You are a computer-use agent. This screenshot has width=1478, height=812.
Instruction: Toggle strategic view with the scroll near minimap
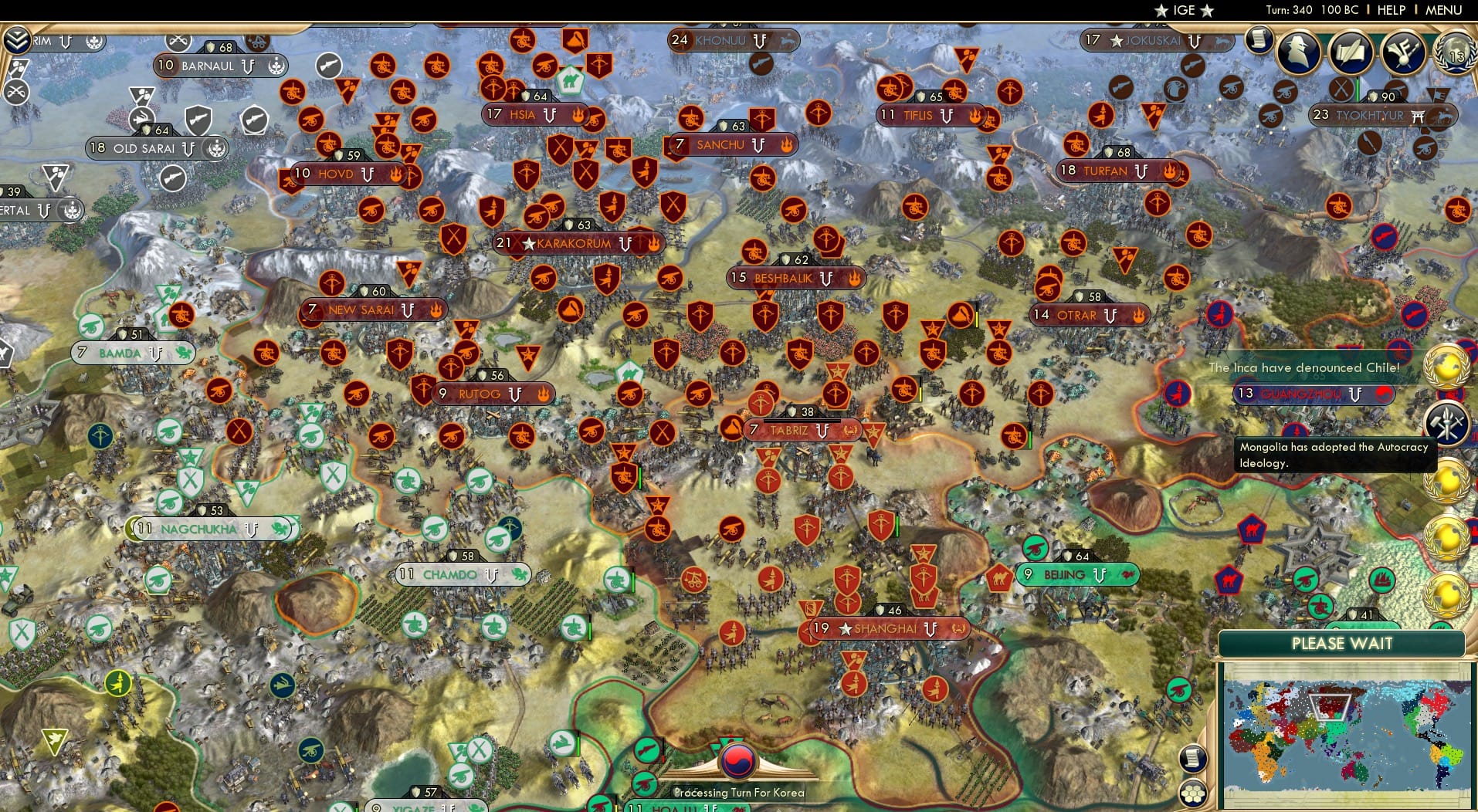1192,759
